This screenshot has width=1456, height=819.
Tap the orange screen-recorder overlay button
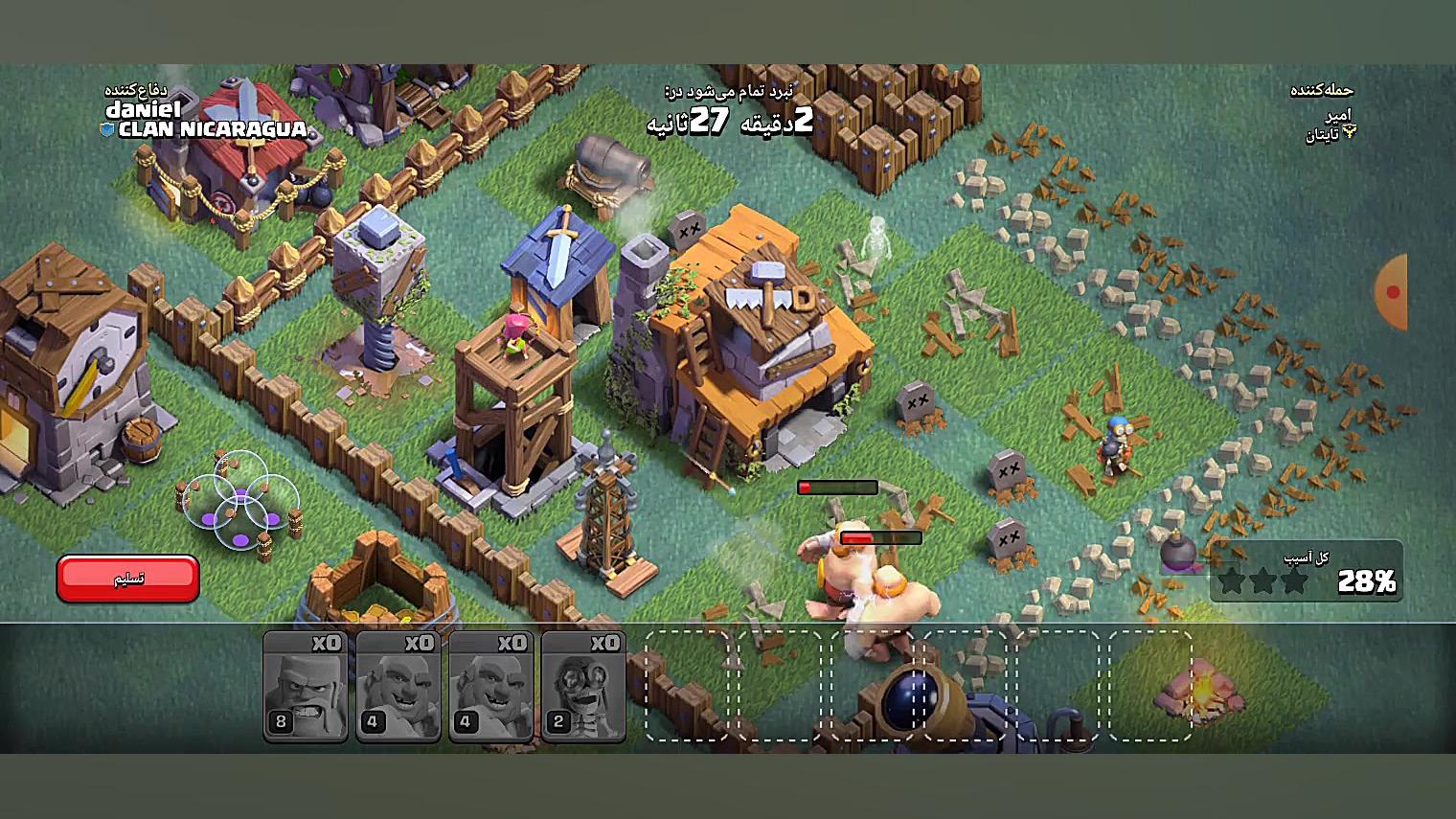[1393, 291]
